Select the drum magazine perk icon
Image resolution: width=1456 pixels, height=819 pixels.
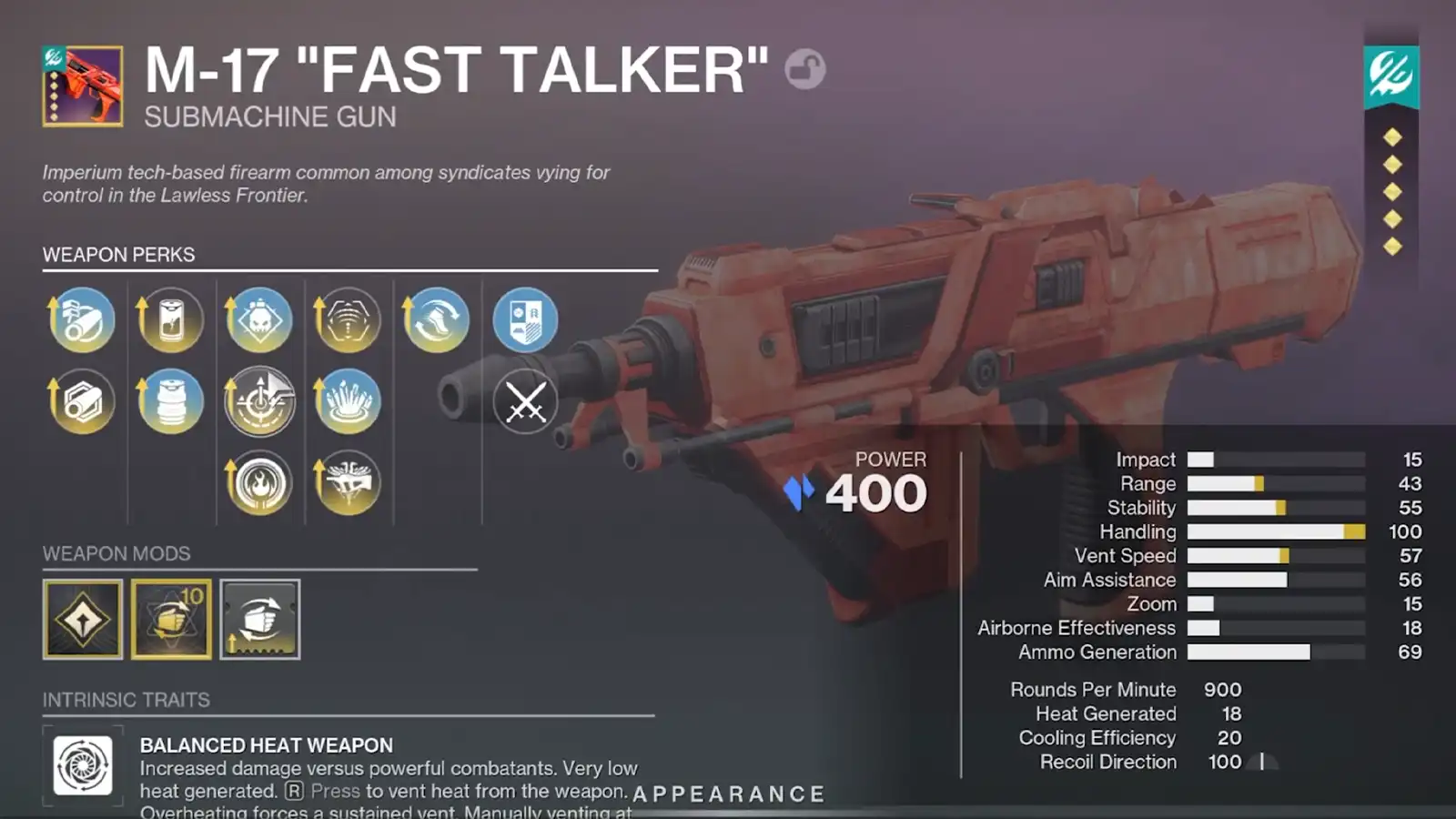click(x=170, y=400)
